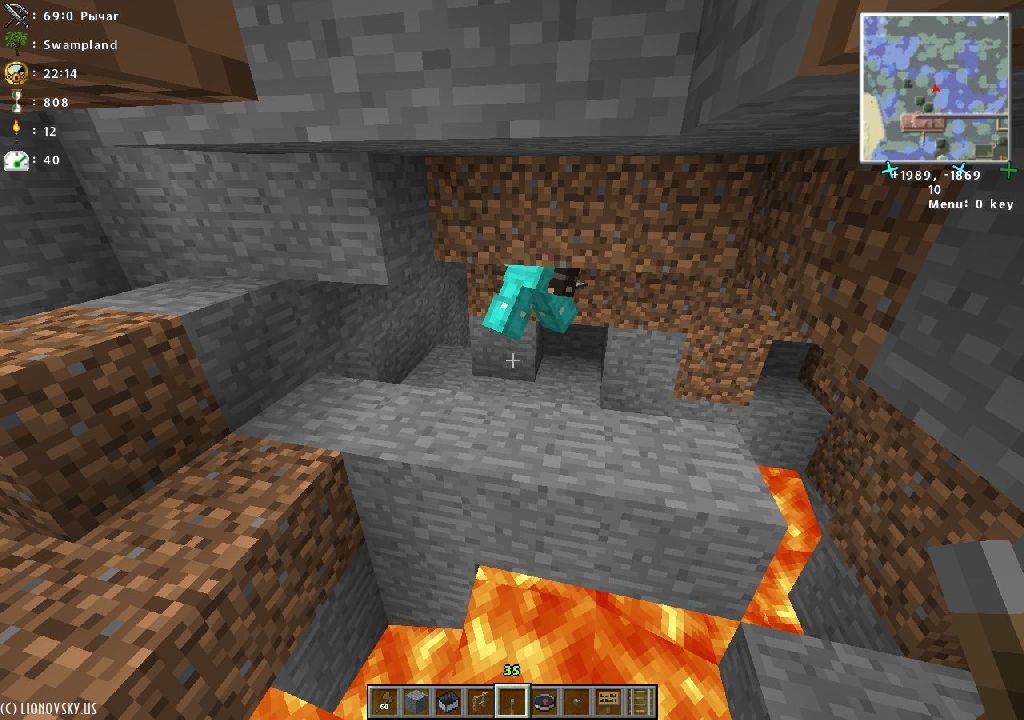Choose the gray stone block slot
This screenshot has height=720, width=1024.
tap(417, 702)
